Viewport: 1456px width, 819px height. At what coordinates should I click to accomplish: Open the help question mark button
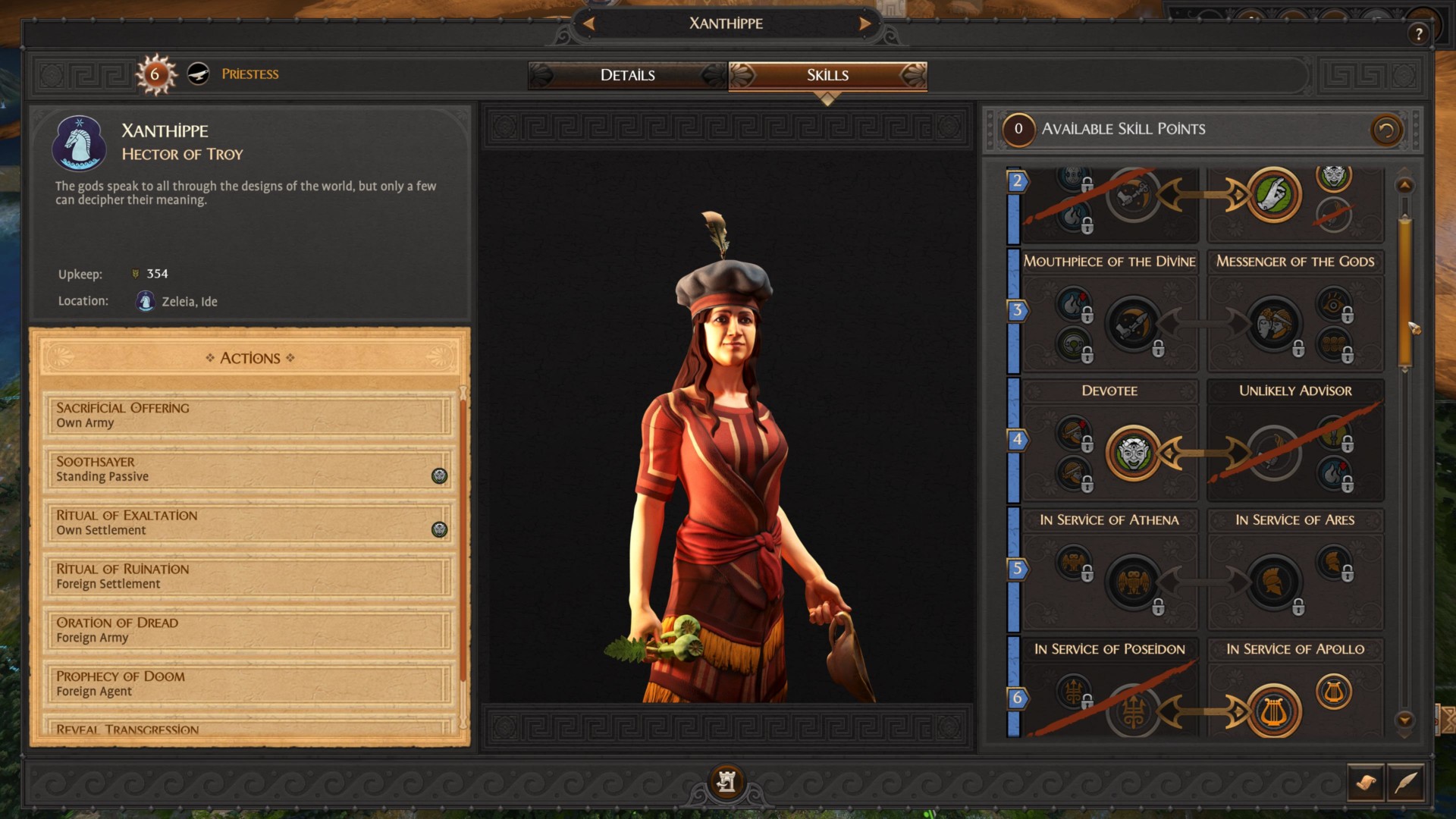tap(1418, 33)
